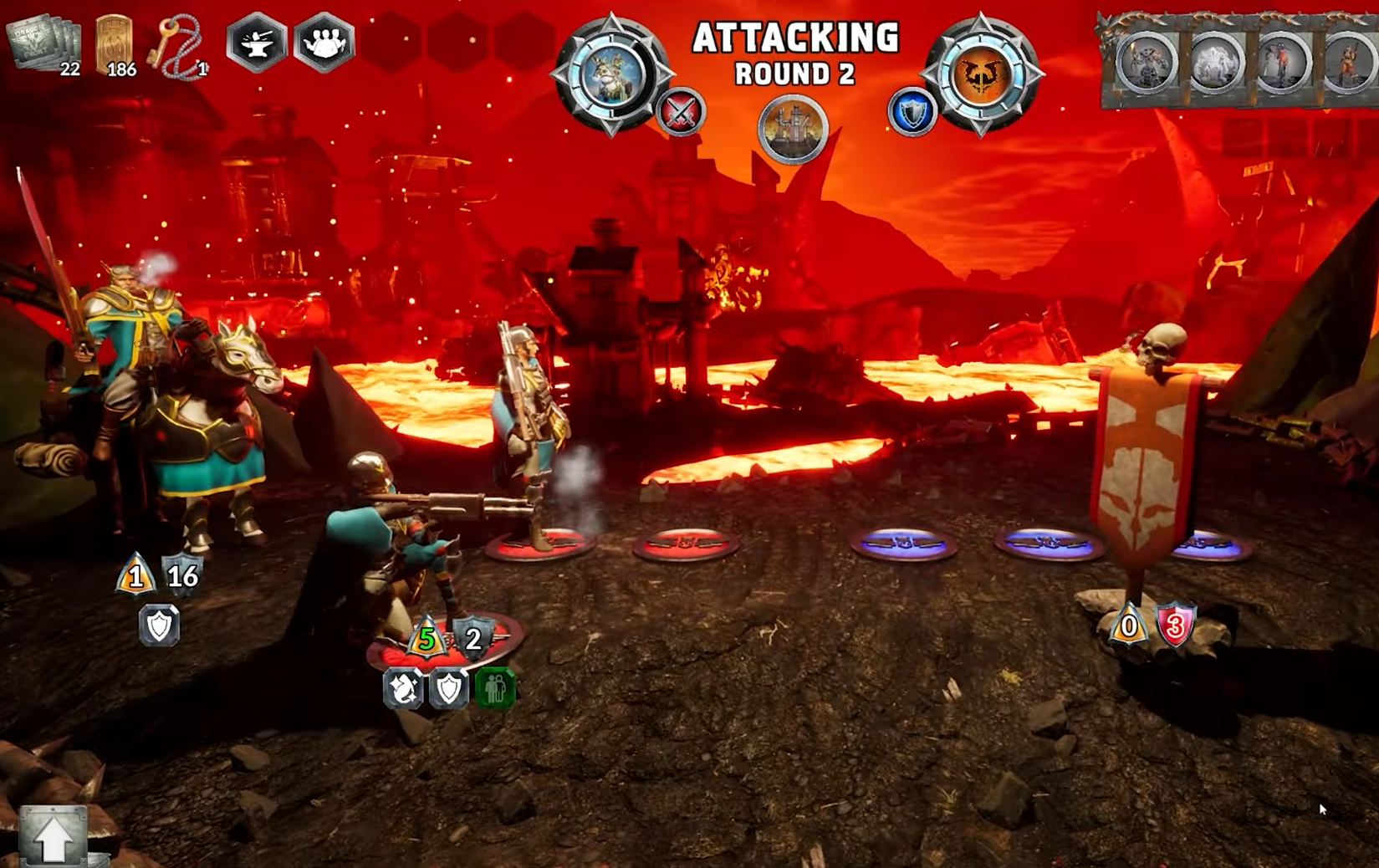Inspect shield trait under the mounted commander
Image resolution: width=1379 pixels, height=868 pixels.
159,625
